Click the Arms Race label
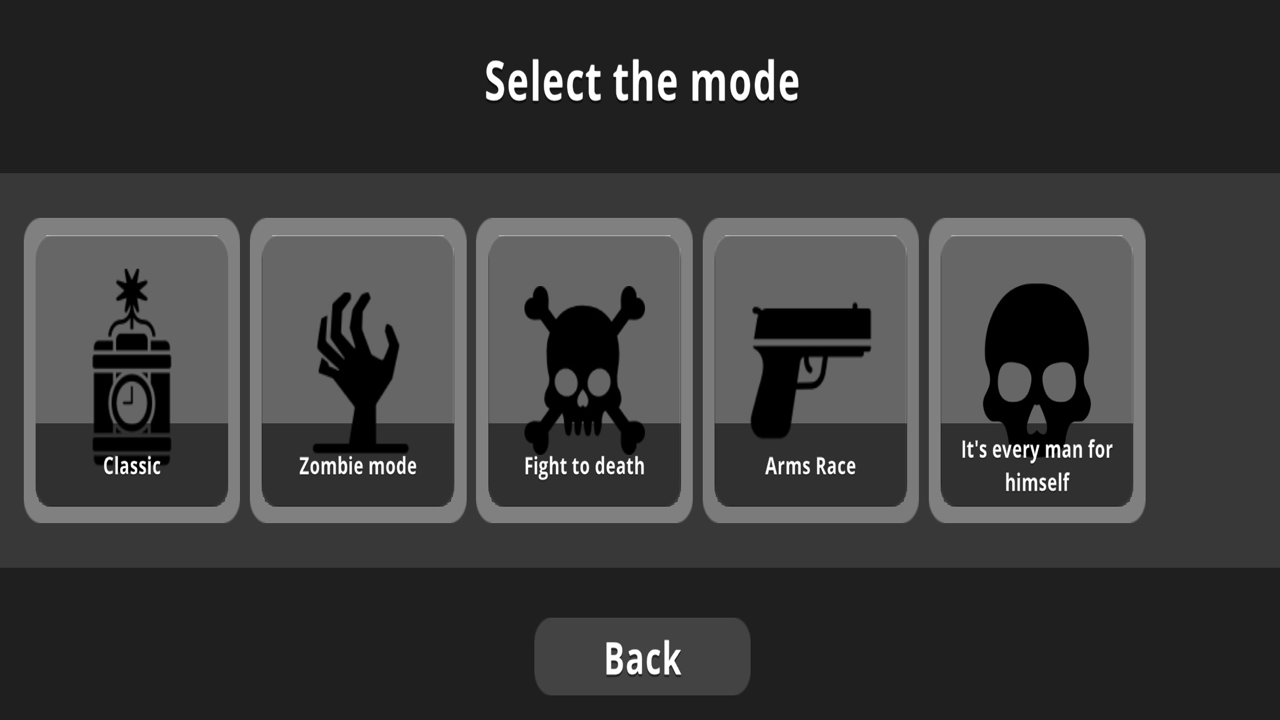The height and width of the screenshot is (720, 1280). [809, 465]
